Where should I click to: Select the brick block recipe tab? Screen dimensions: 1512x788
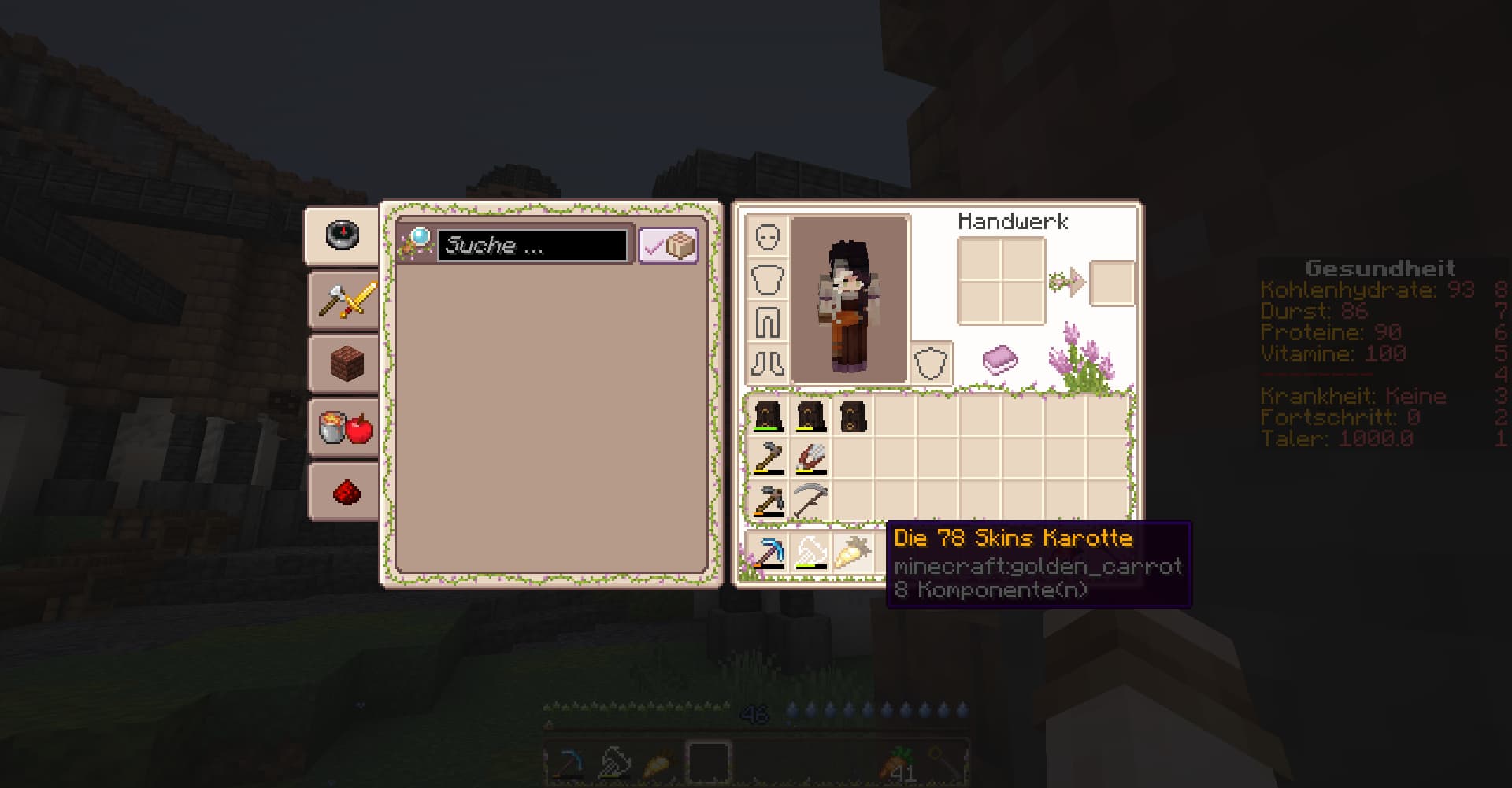coord(346,364)
